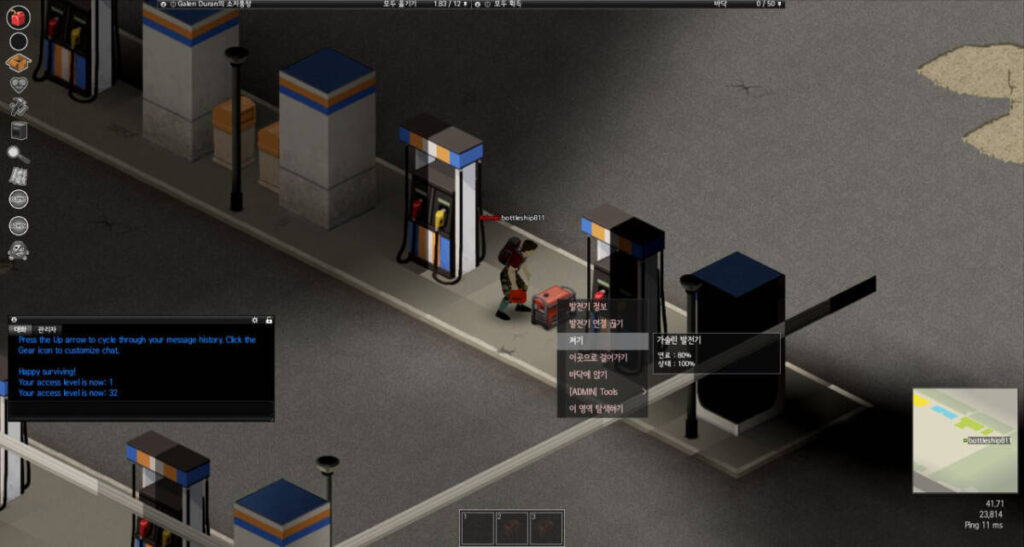Screen dimensions: 1024x547
Task: Switch to the 관리자 chat tab
Action: click(47, 329)
